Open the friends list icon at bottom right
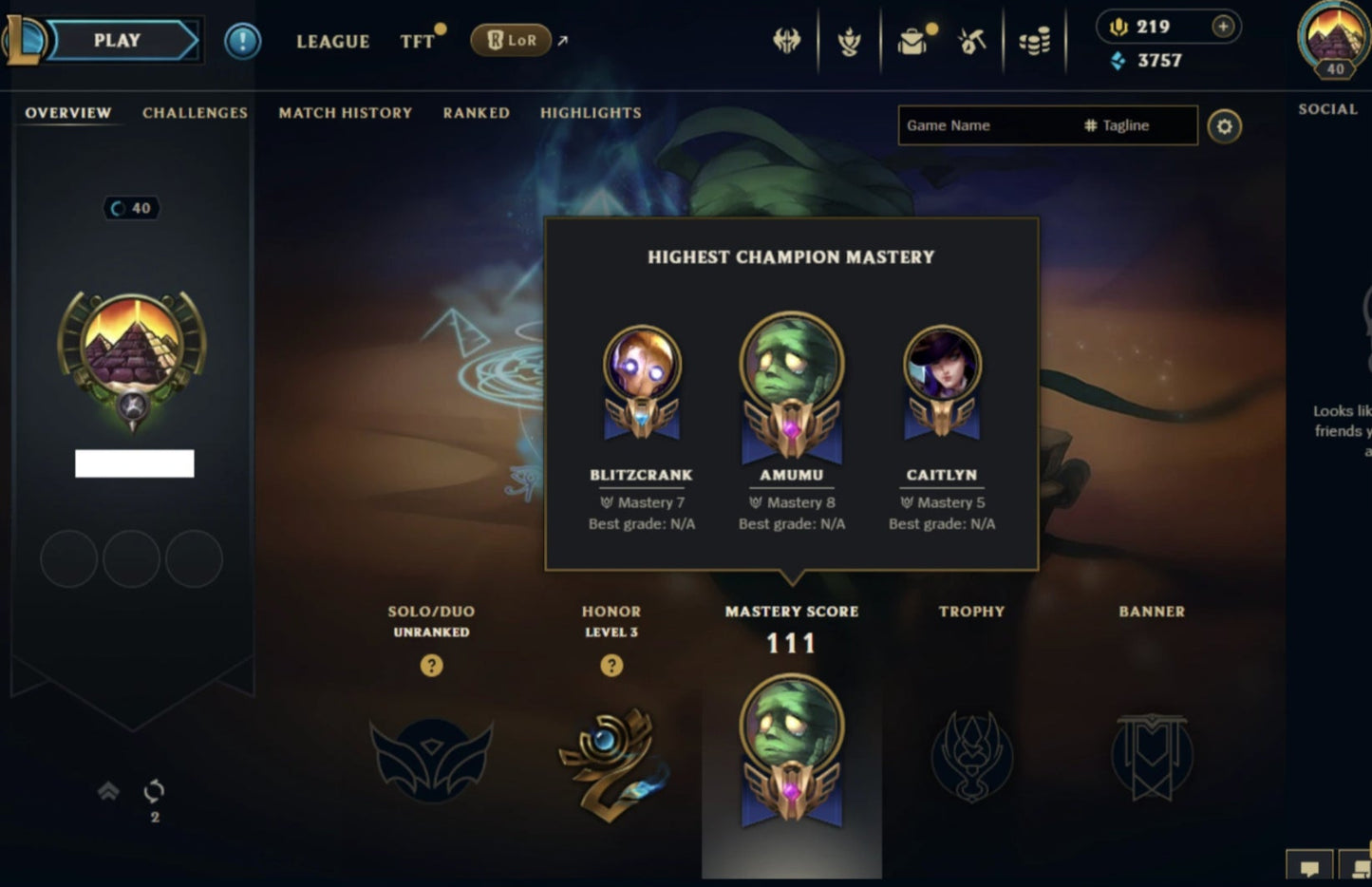The height and width of the screenshot is (887, 1372). click(x=1356, y=867)
